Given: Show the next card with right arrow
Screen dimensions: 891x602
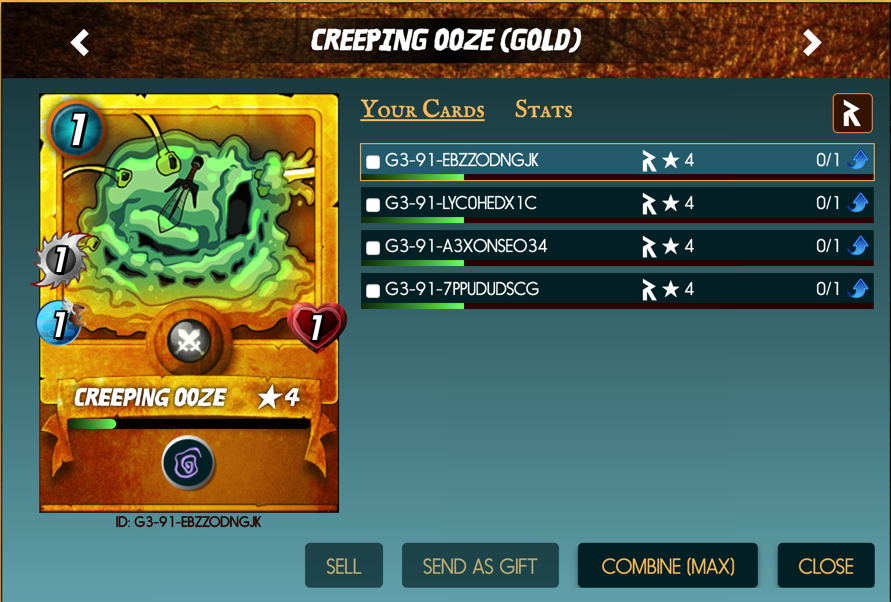Looking at the screenshot, I should tap(812, 42).
